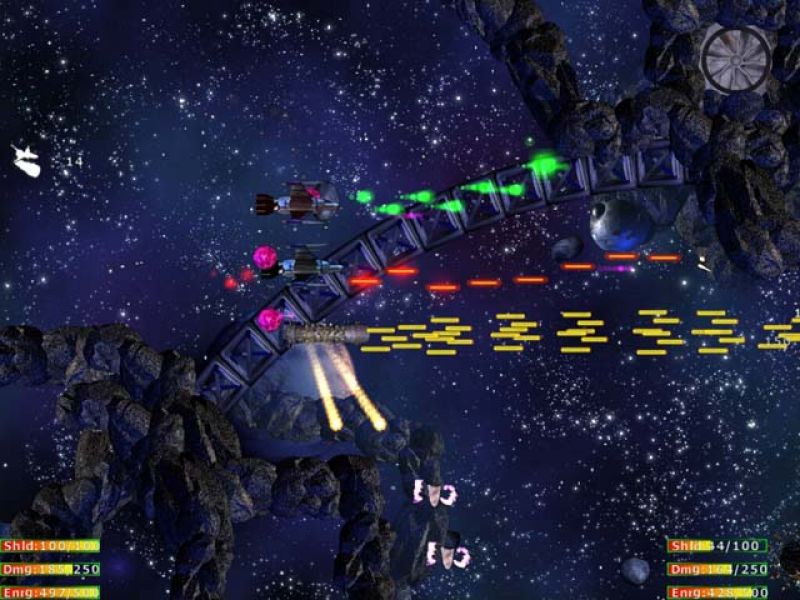Click the white ship silhouette icon

click(x=26, y=161)
